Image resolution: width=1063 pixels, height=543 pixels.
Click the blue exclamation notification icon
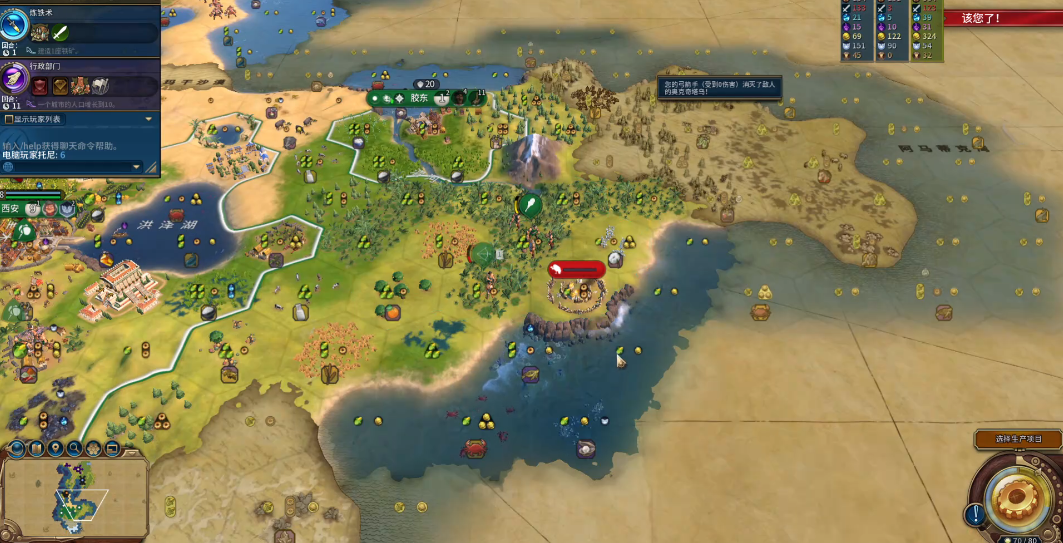(975, 515)
